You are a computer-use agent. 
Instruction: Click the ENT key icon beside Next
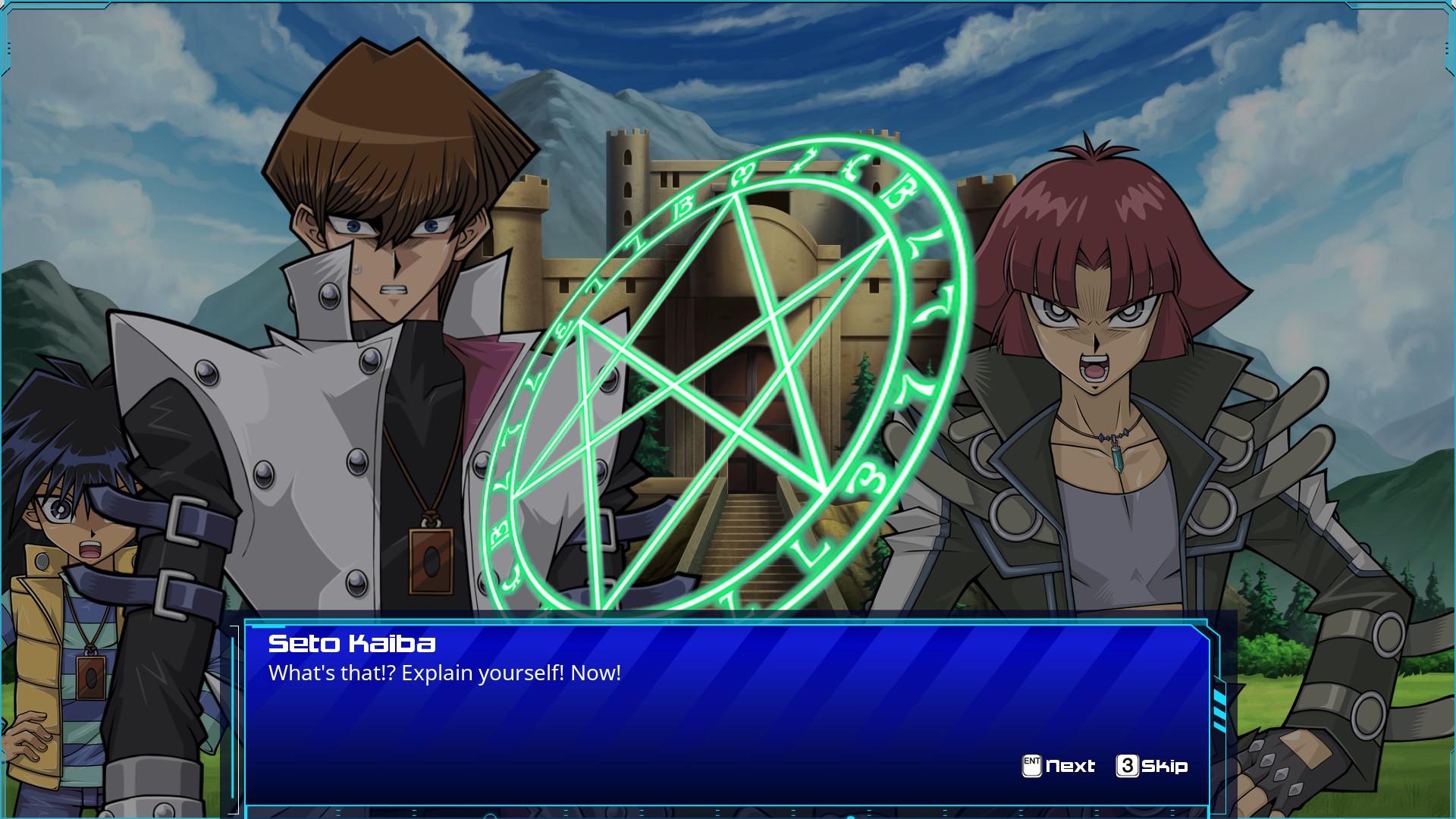(x=1031, y=765)
